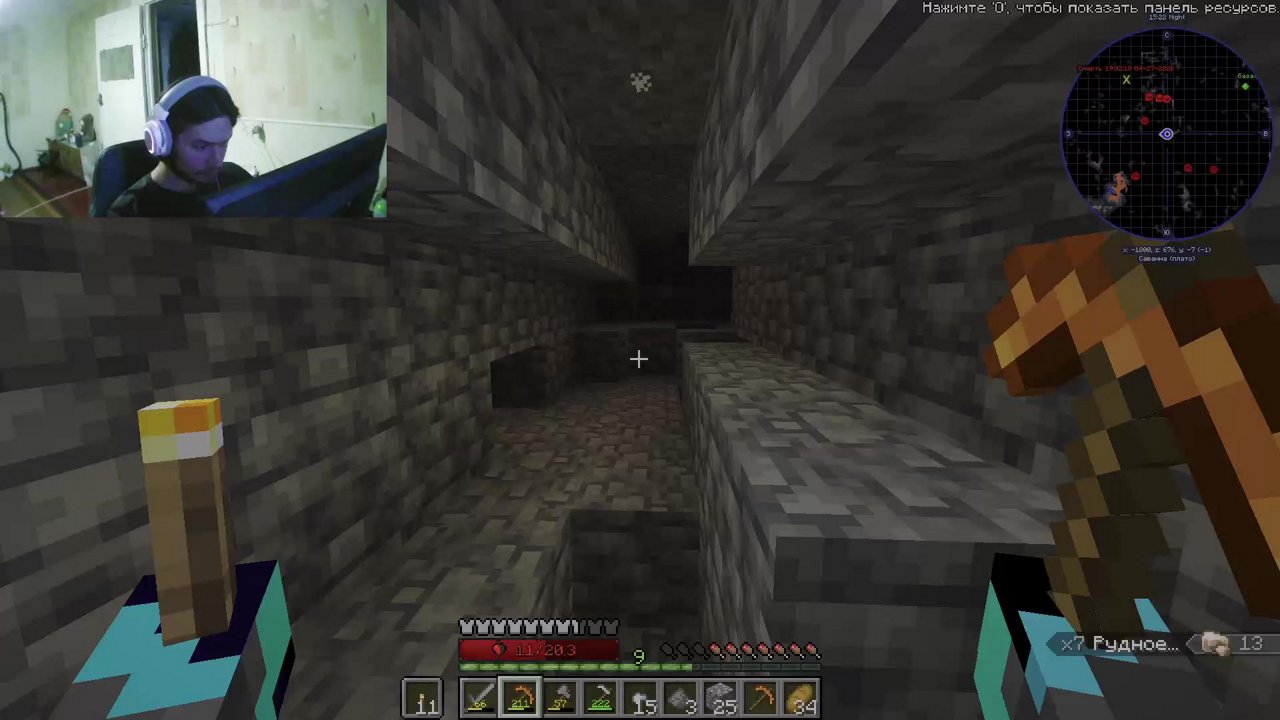This screenshot has width=1280, height=720.
Task: Click the coordinates readout below the minimap
Action: pos(1168,249)
